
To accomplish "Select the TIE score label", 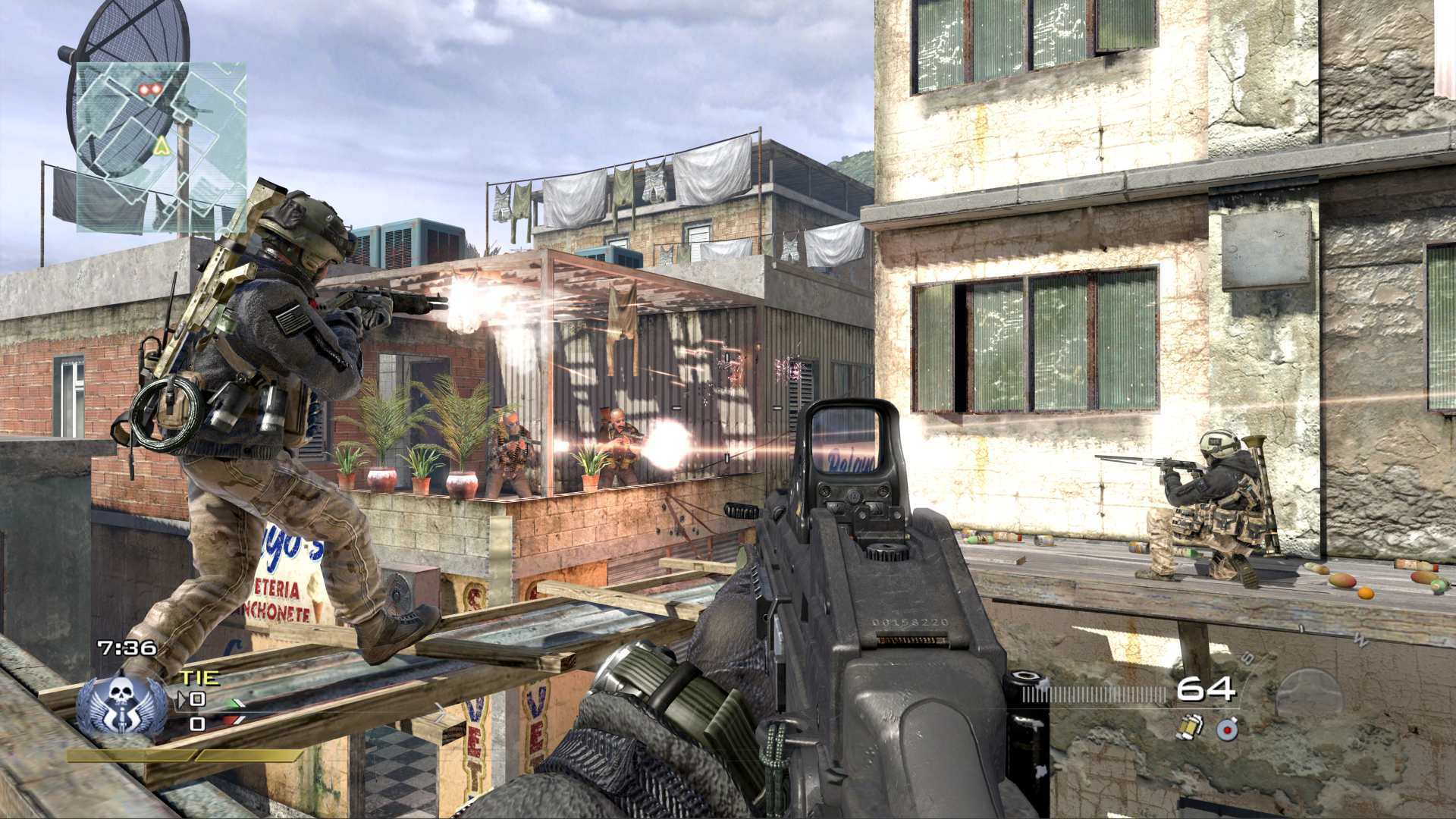I will 200,676.
